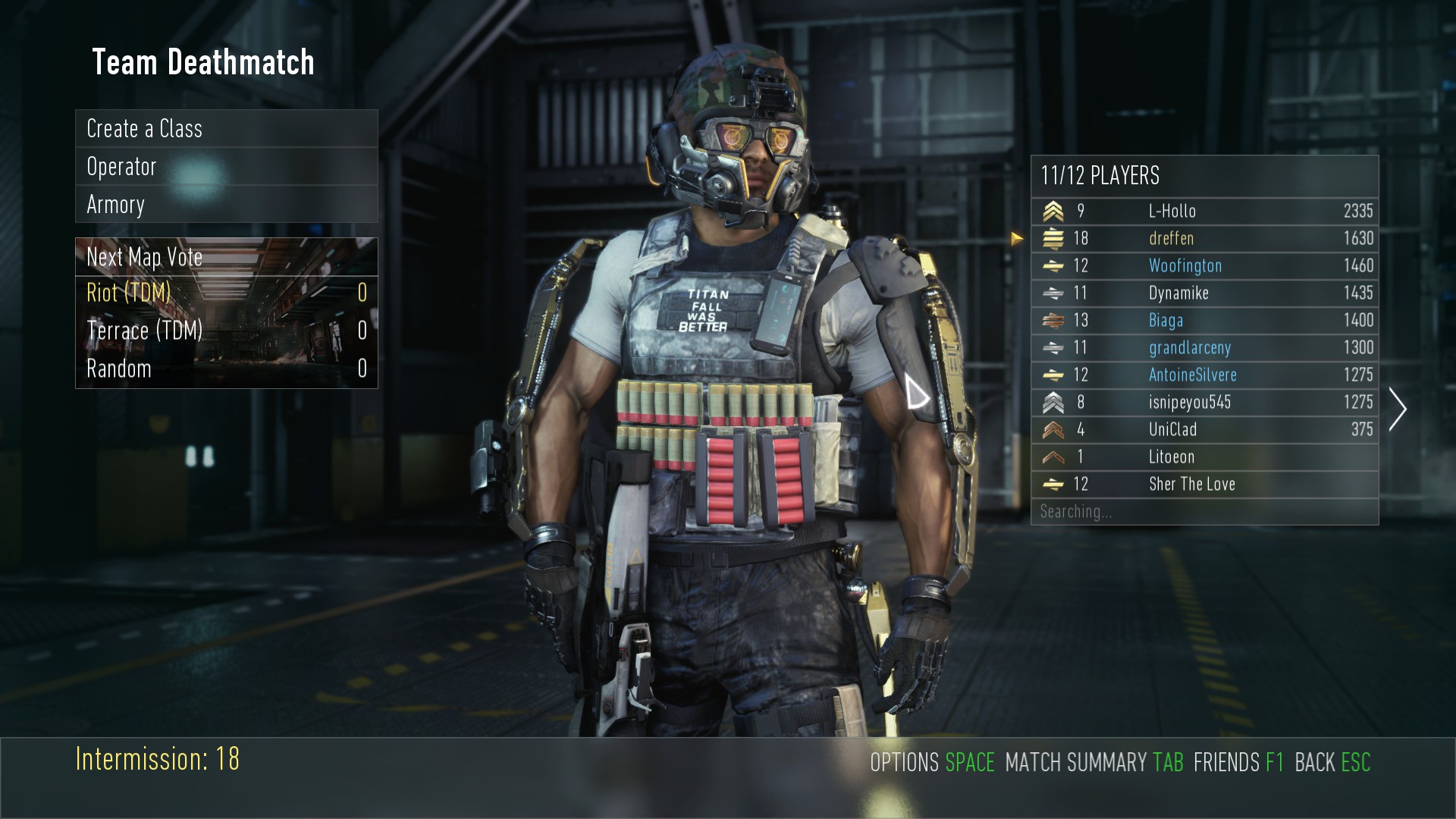Select player Sher The Love
1456x819 pixels.
point(1204,484)
